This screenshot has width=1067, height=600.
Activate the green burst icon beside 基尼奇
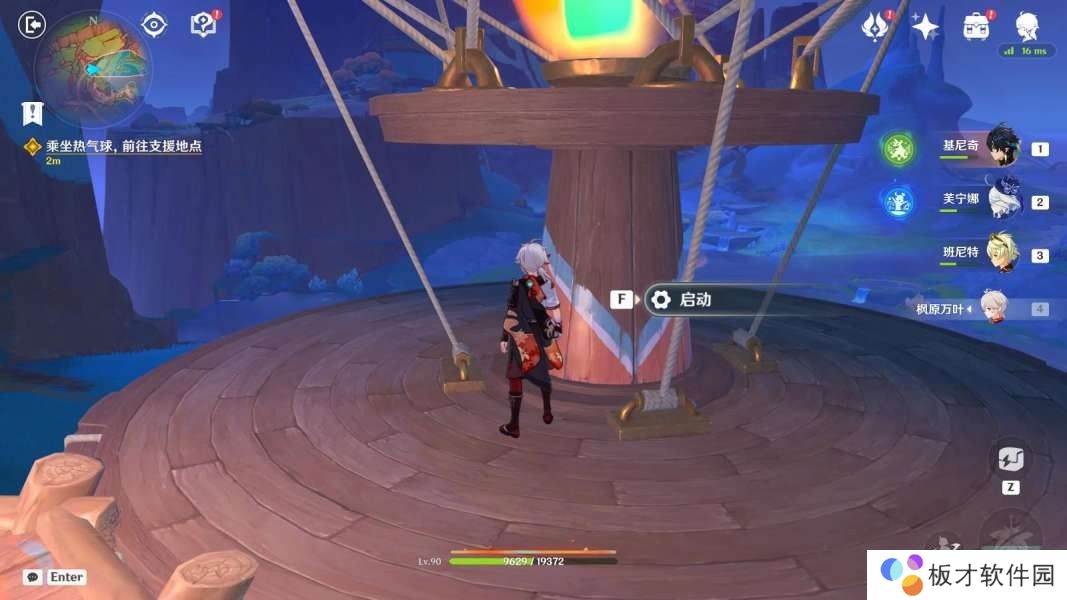[x=899, y=150]
